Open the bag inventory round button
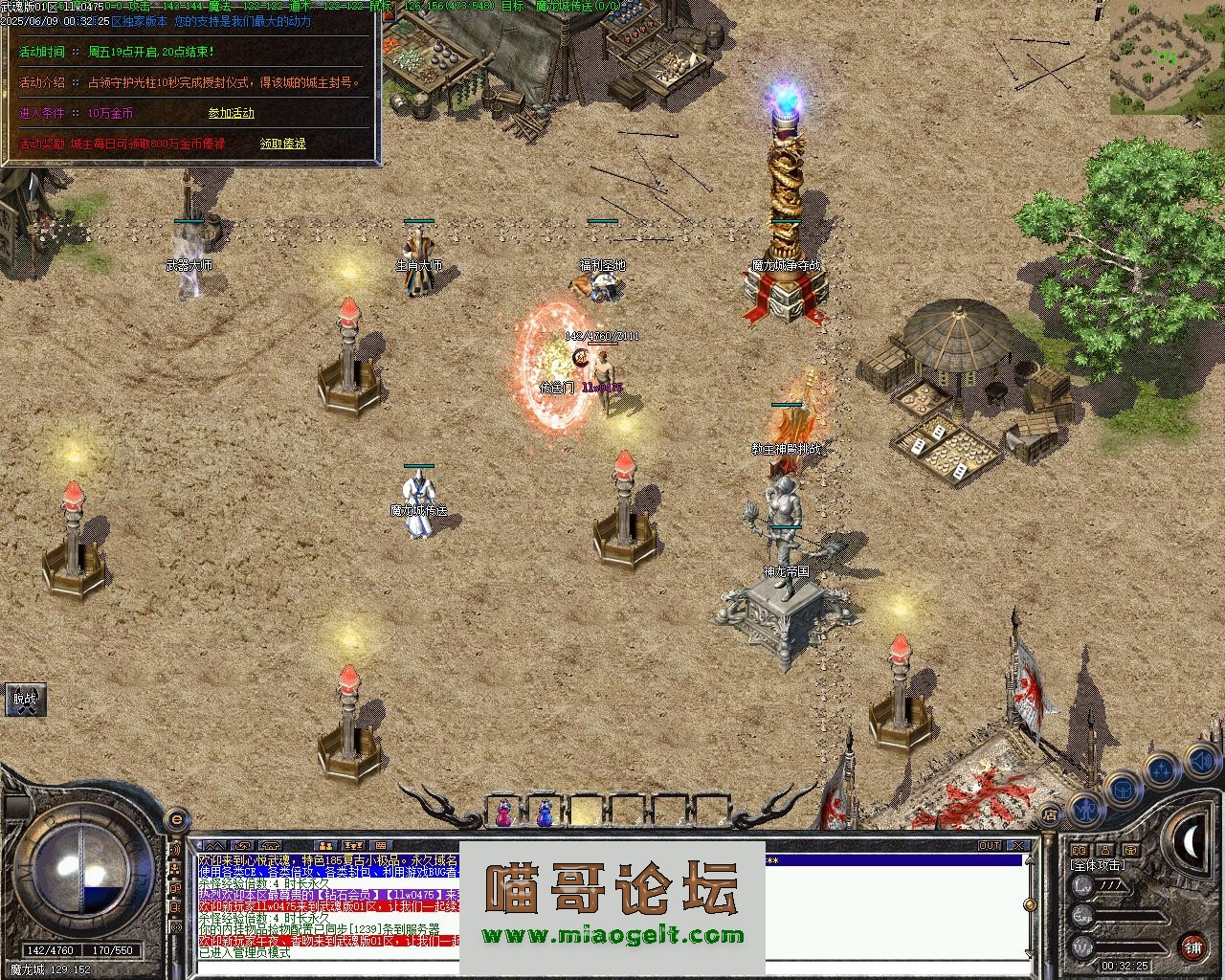This screenshot has width=1225, height=980. pyautogui.click(x=1122, y=790)
